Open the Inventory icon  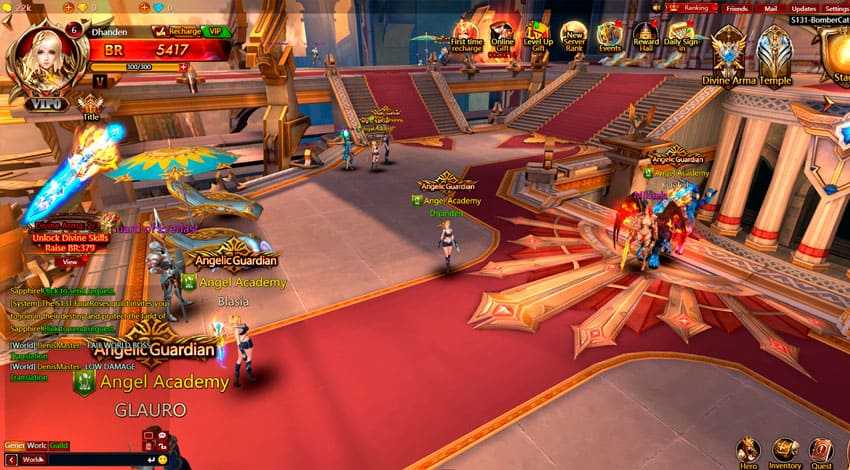click(x=785, y=451)
